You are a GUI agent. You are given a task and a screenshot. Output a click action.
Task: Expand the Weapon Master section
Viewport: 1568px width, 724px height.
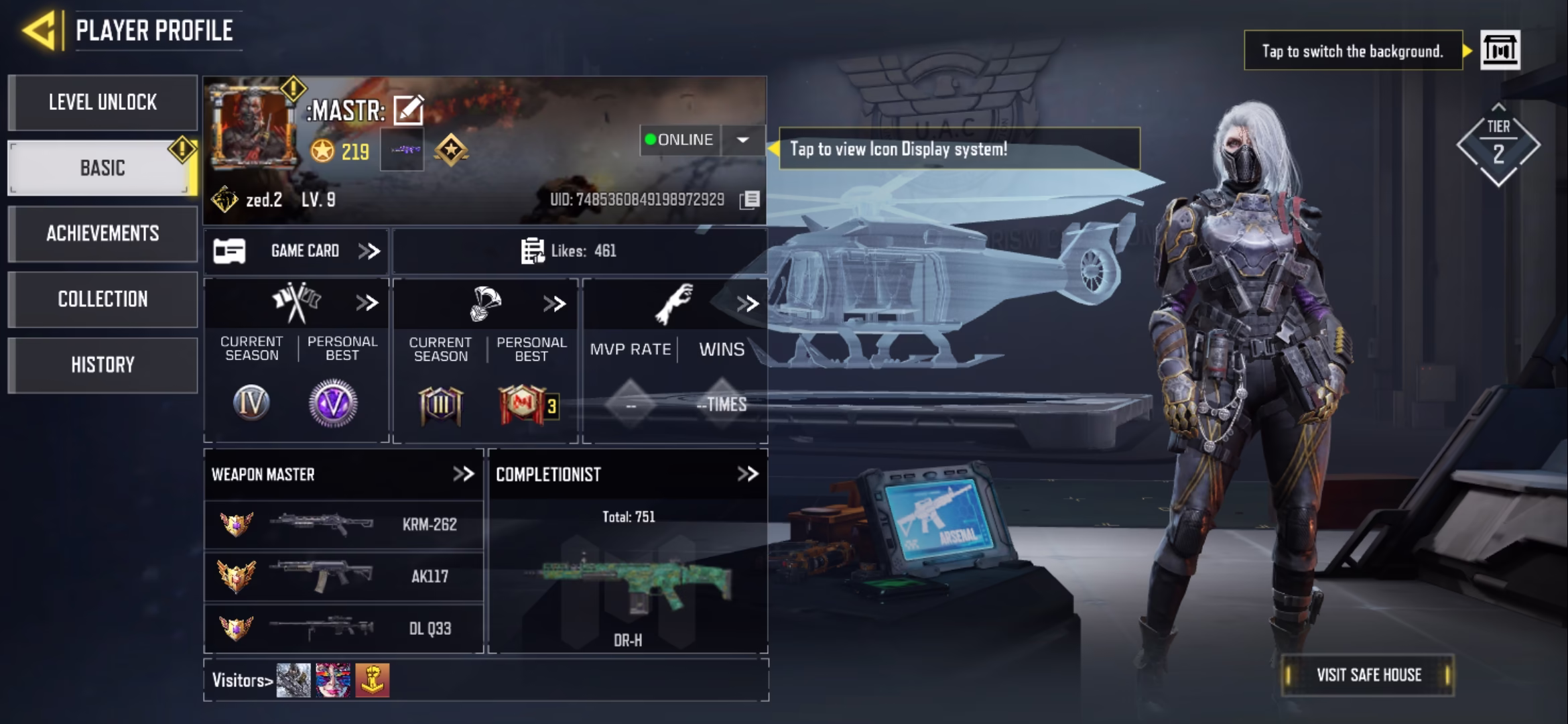click(463, 475)
